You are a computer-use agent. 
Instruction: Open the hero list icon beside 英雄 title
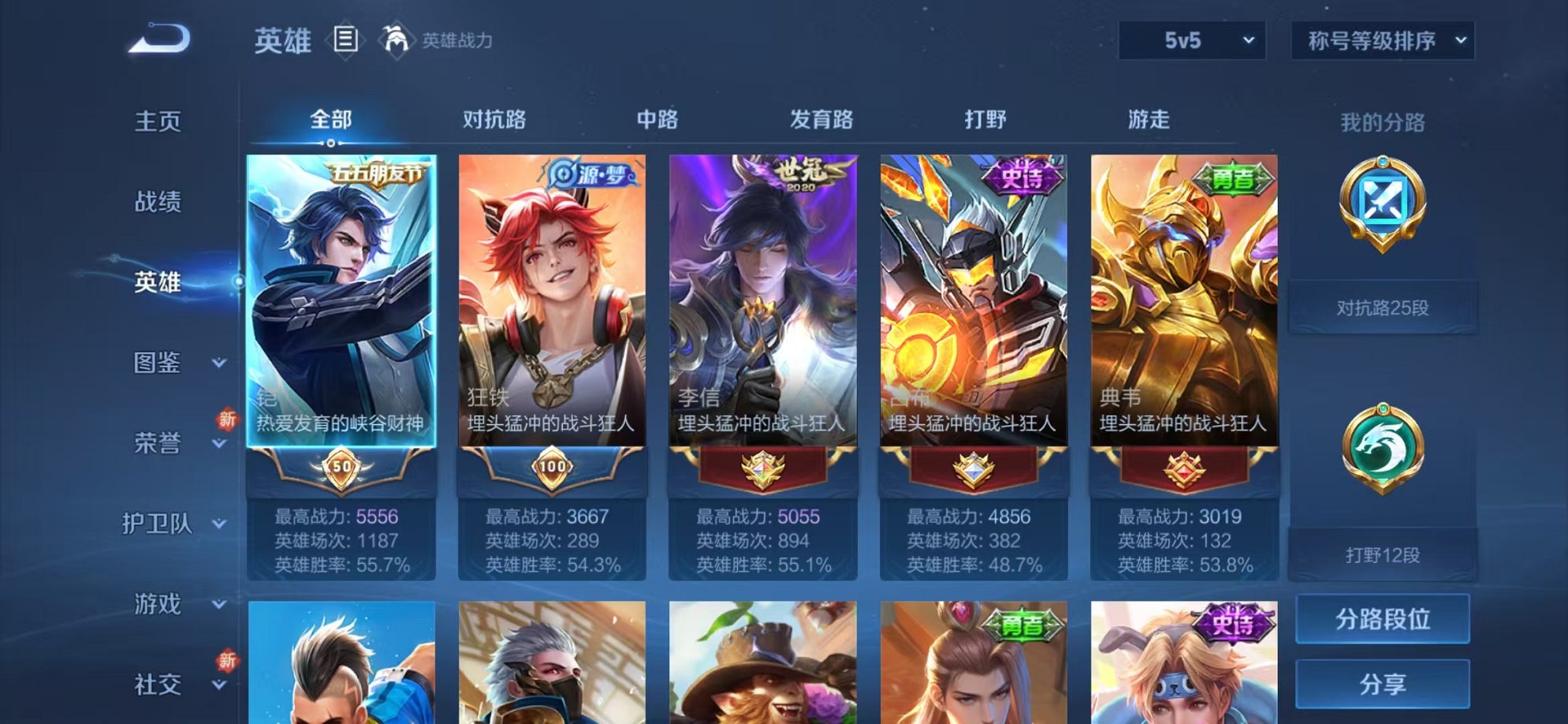(x=347, y=38)
